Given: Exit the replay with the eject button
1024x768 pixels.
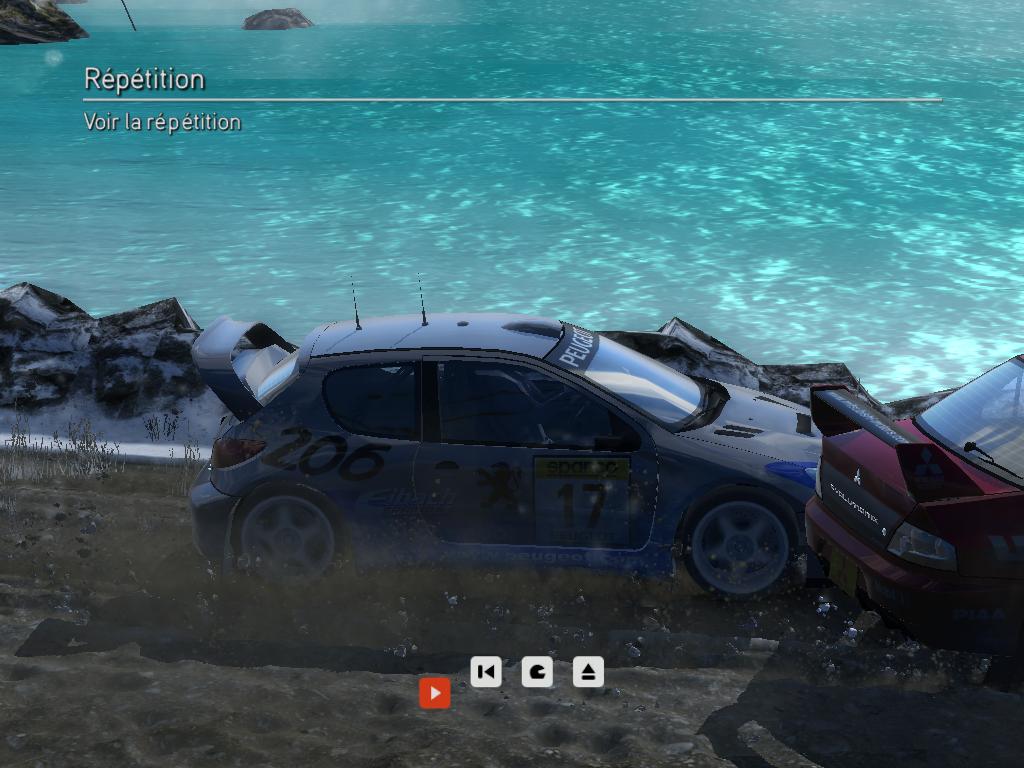Looking at the screenshot, I should coord(588,671).
